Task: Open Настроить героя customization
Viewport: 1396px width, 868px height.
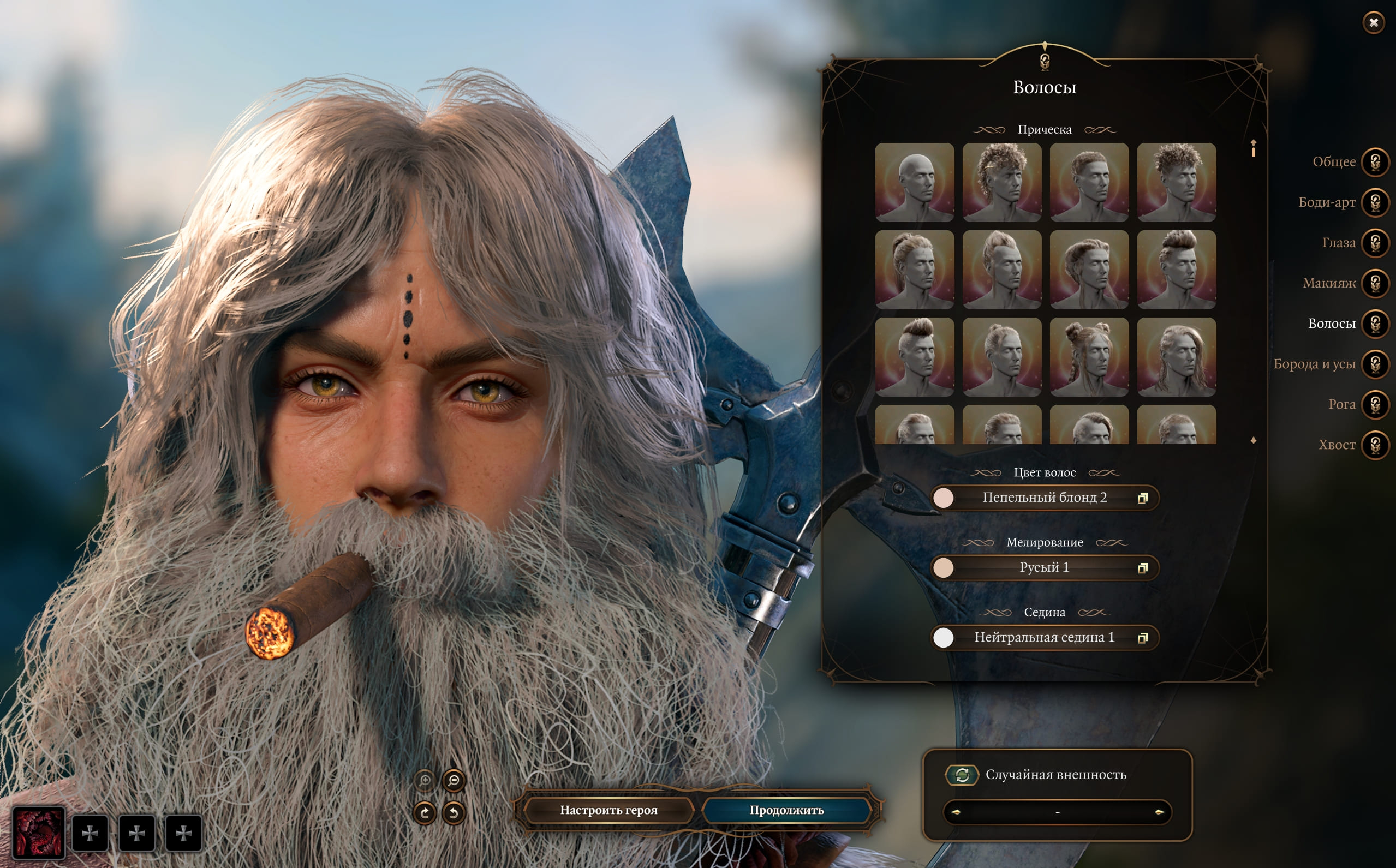Action: point(608,810)
